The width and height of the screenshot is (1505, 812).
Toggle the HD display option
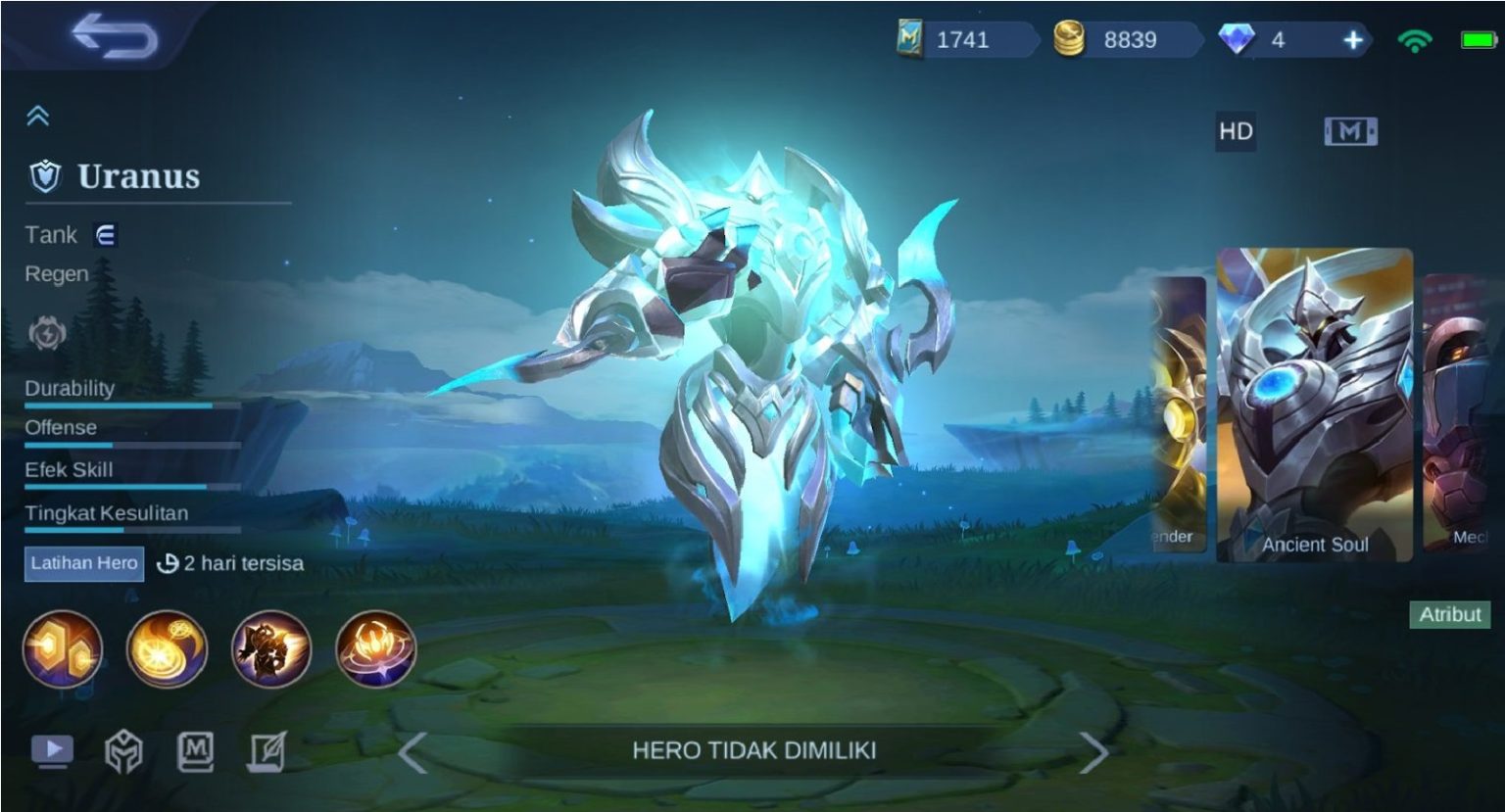coord(1235,129)
